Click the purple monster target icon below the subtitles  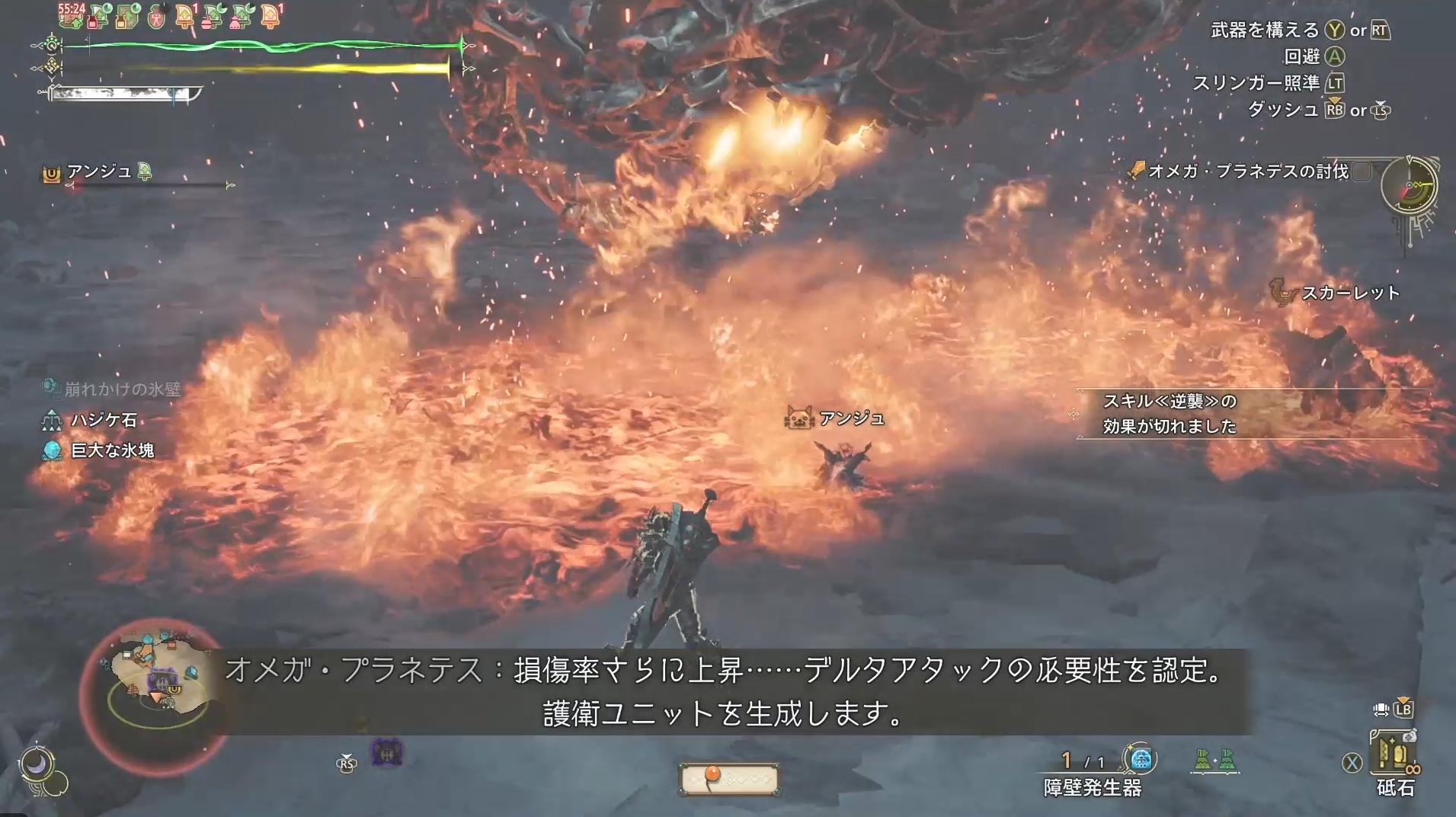[x=387, y=753]
